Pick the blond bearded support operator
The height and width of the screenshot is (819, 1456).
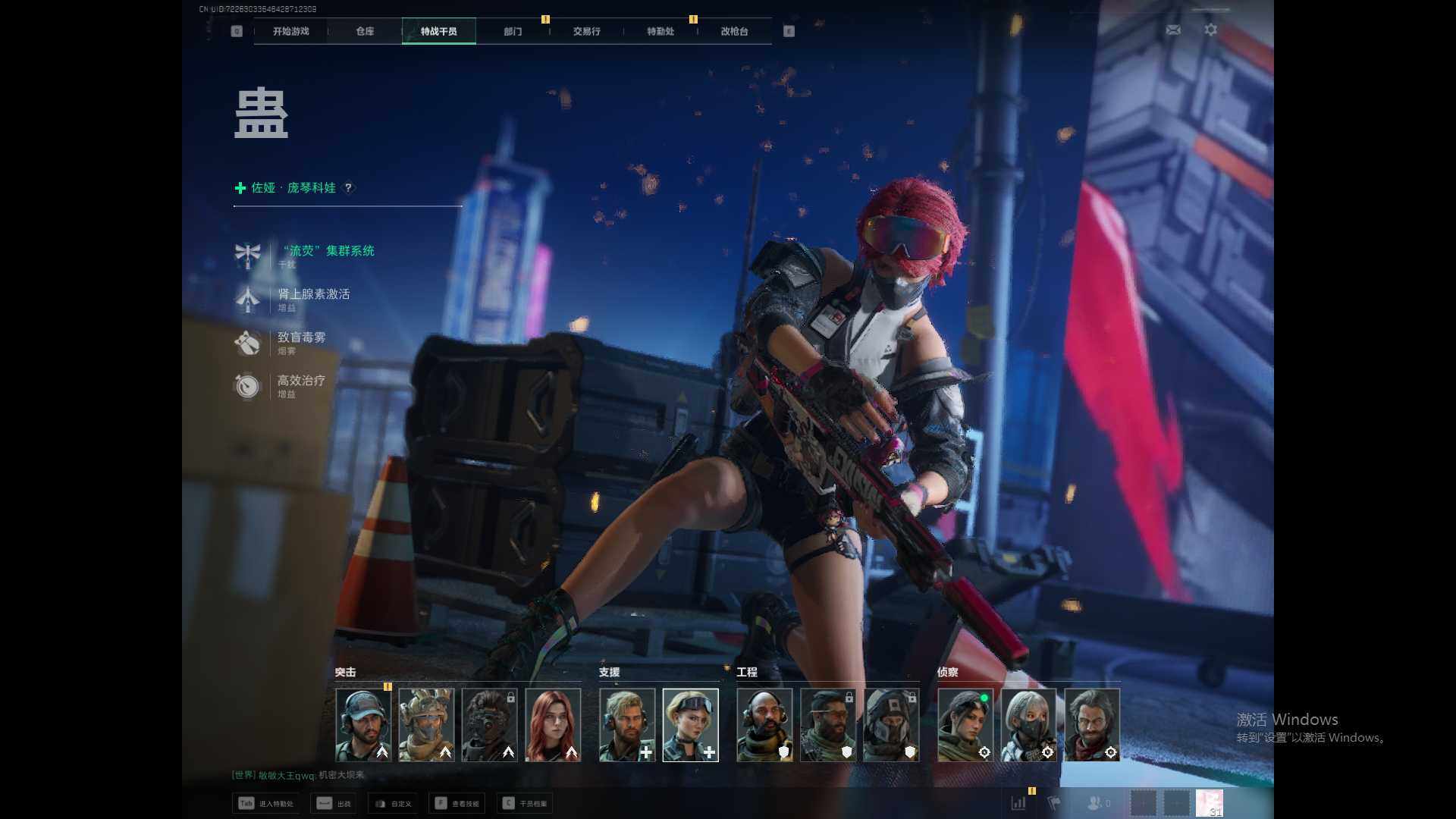tap(627, 724)
